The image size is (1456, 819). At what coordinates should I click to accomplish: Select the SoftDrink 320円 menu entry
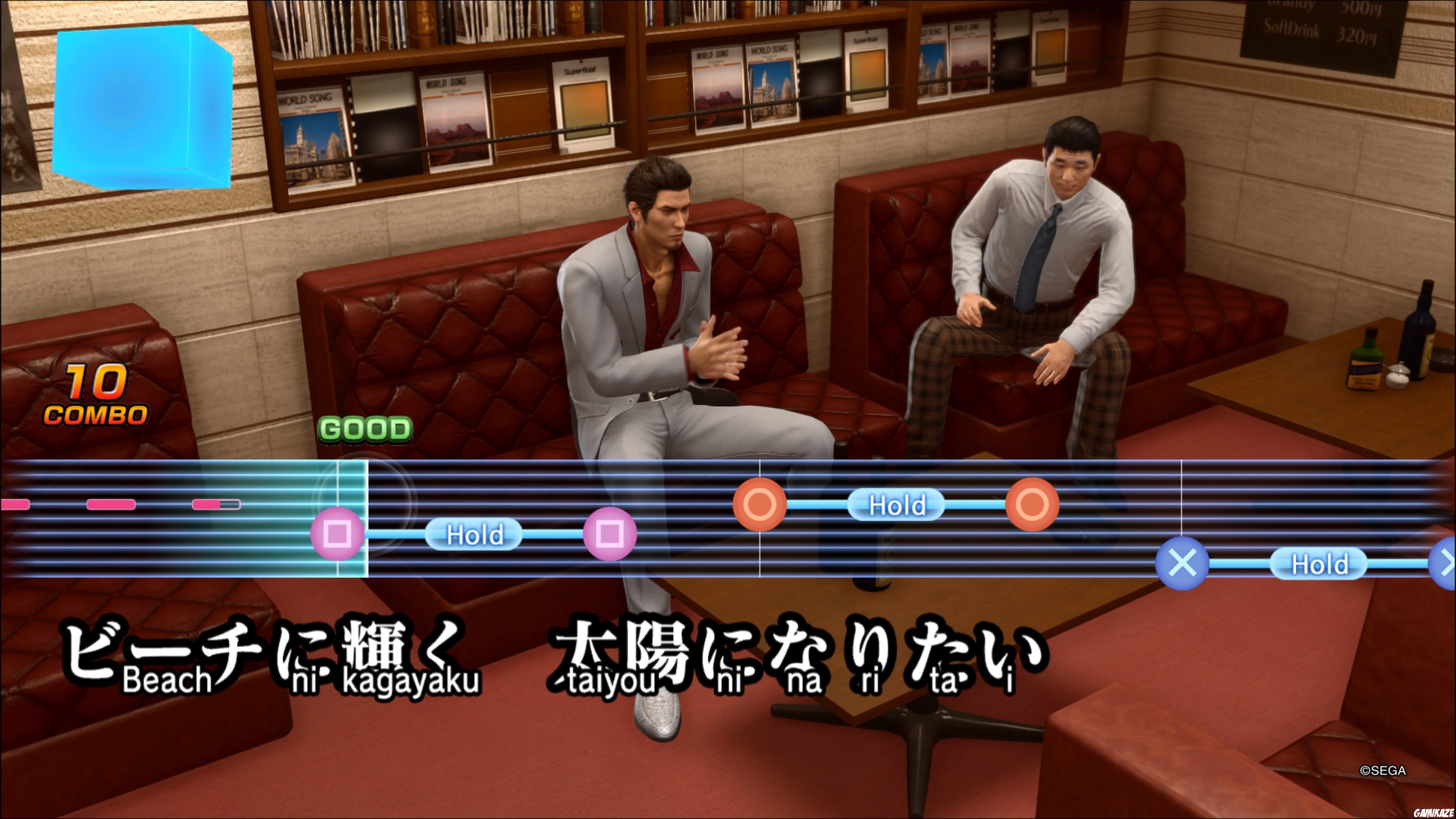pyautogui.click(x=1317, y=32)
